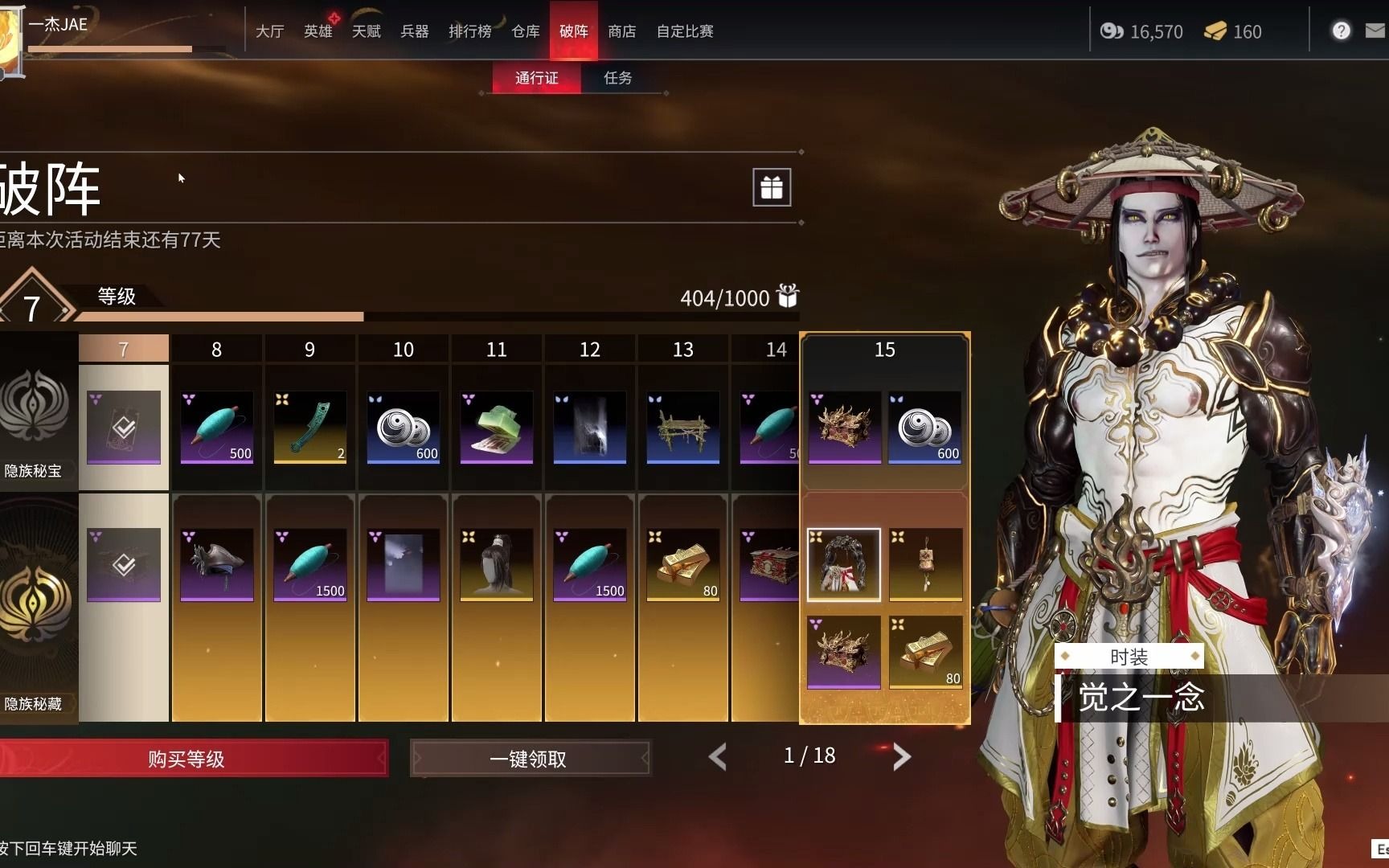Open the 隐族秘宝 panel in left sidebar
The image size is (1389, 868).
[36, 426]
